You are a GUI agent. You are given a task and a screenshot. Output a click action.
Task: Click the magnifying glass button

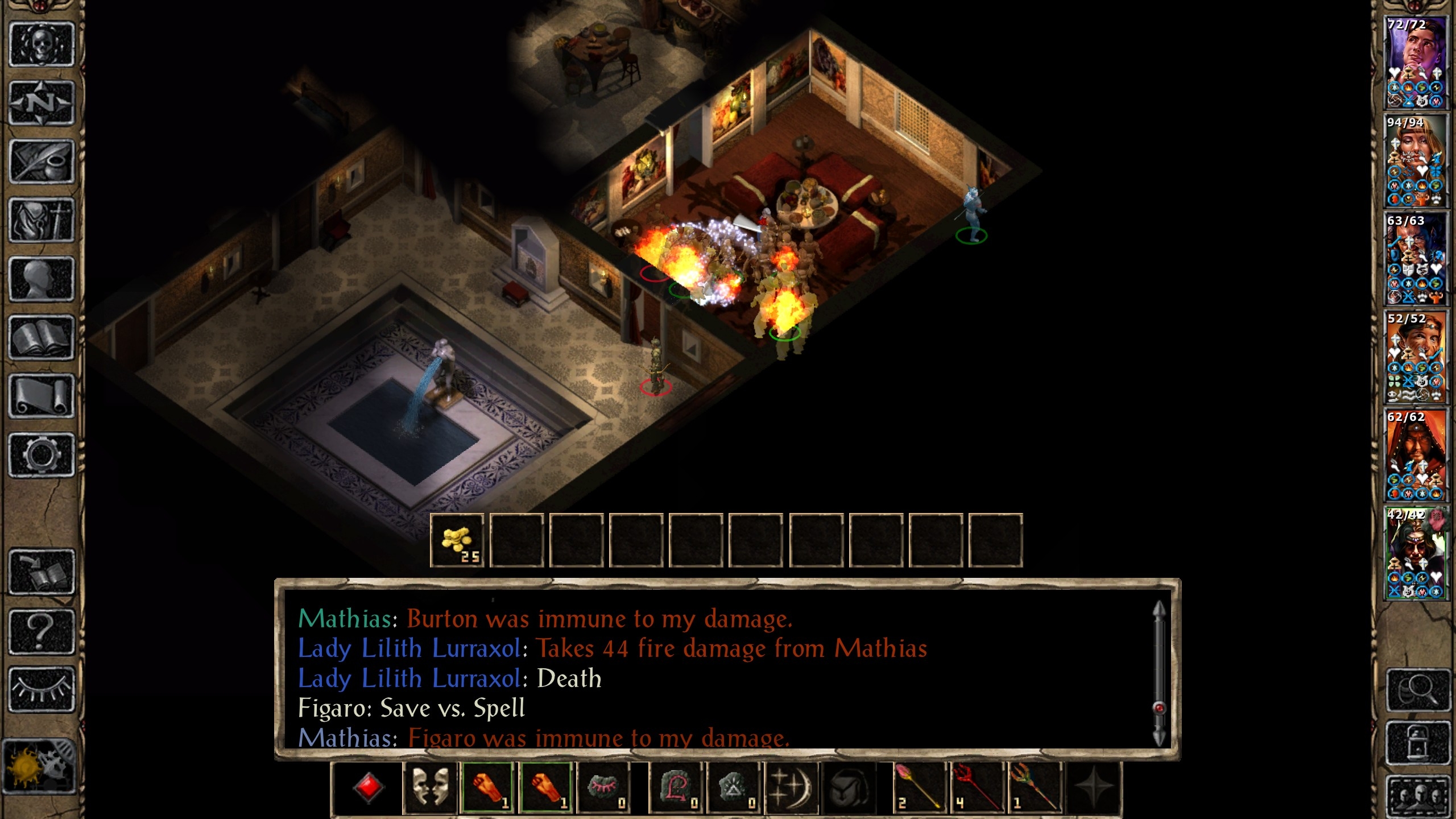click(1418, 690)
